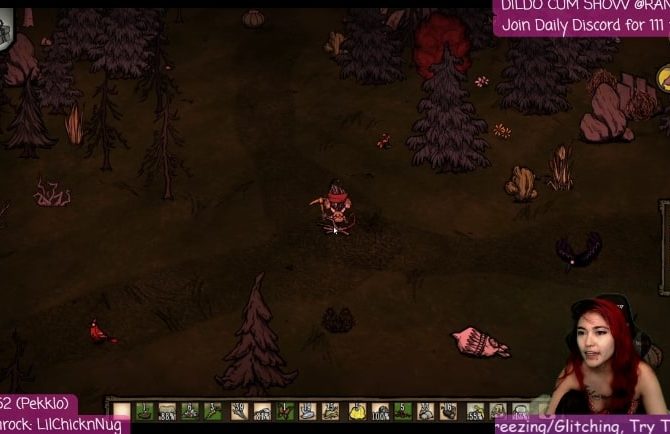Click the empty first inventory slot
This screenshot has width=670, height=434.
pos(124,410)
